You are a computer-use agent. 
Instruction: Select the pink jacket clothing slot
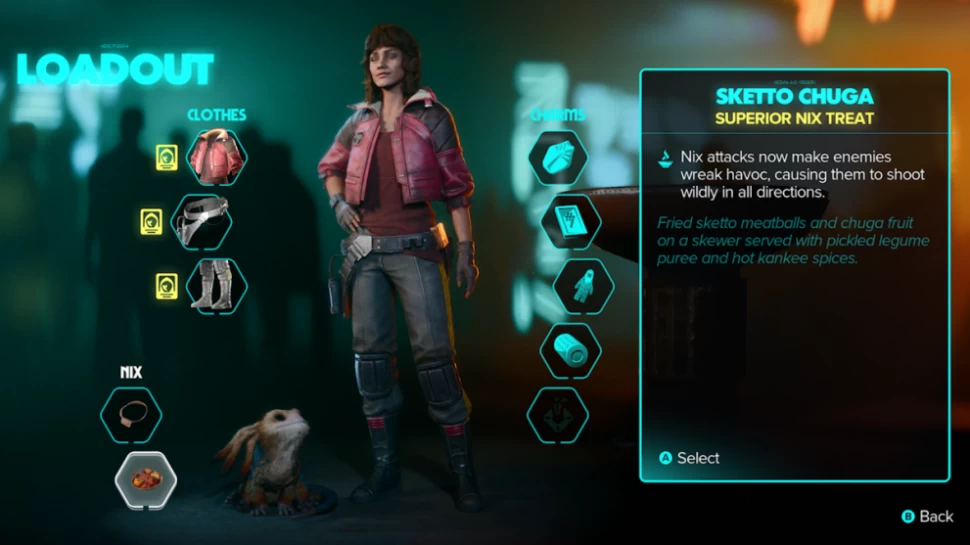point(217,157)
